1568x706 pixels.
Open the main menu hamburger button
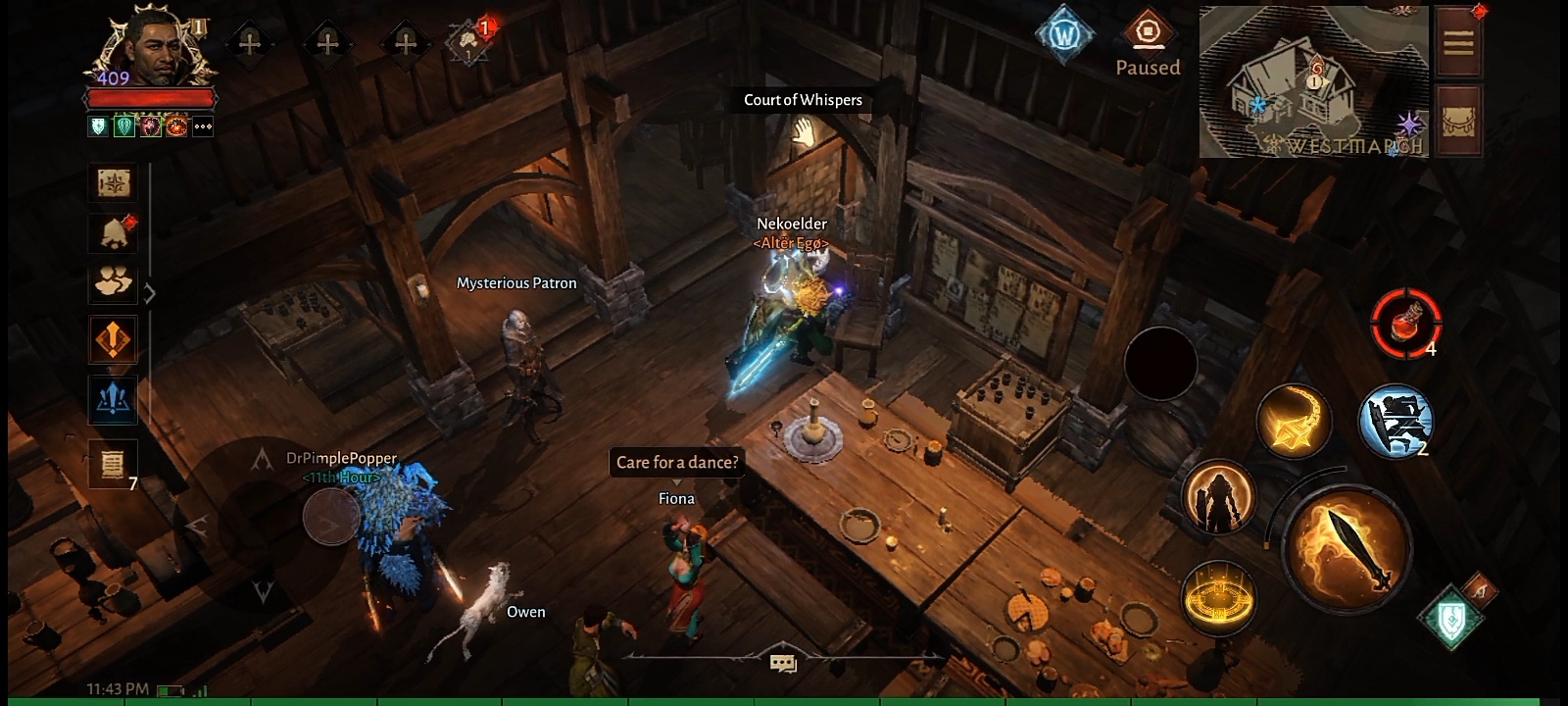(x=1458, y=42)
